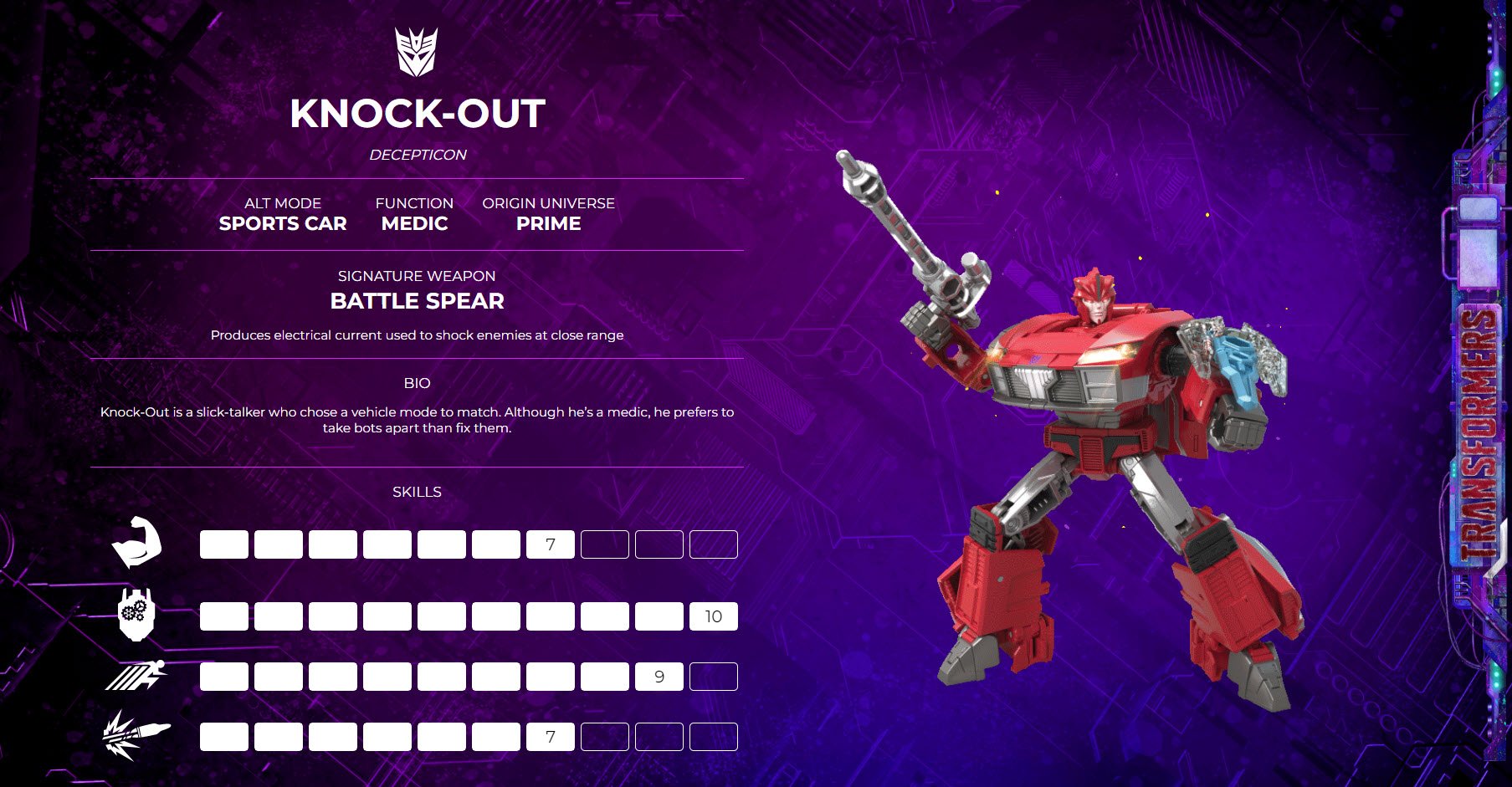Select the flexed arm strength skill icon
Screen dimensions: 1512x787
[136, 543]
